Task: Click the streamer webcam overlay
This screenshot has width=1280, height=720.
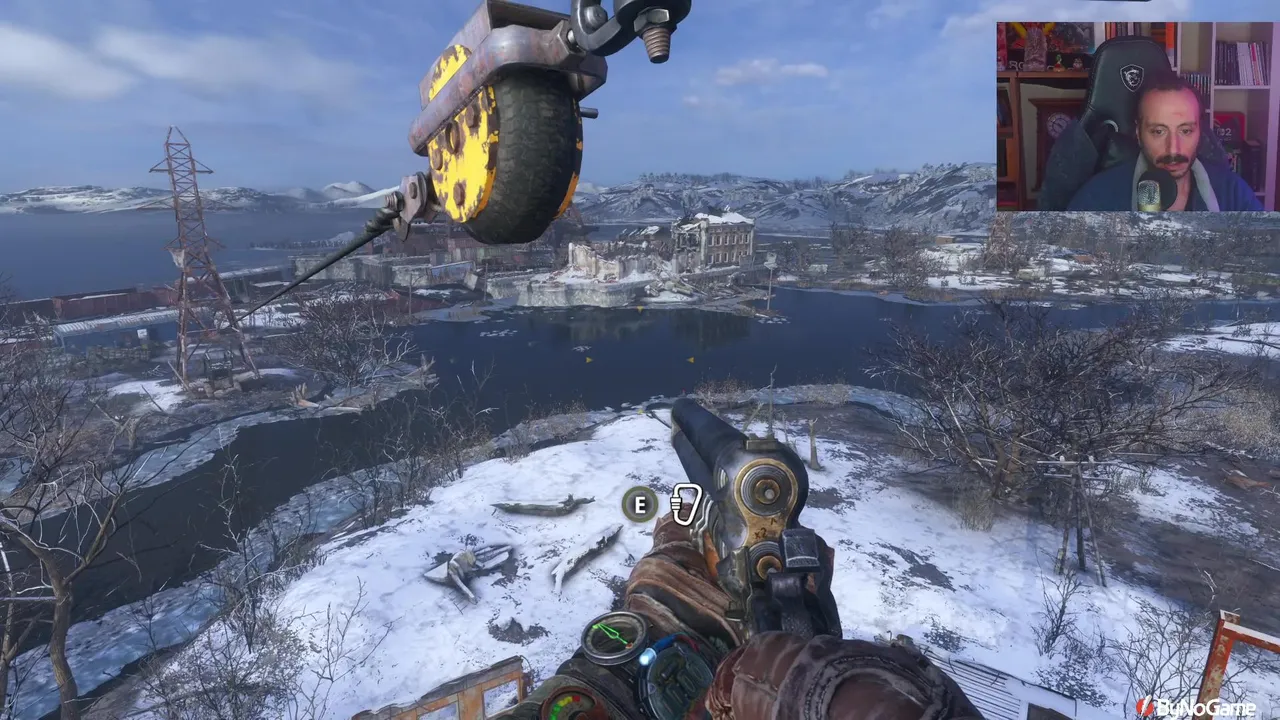Action: 1137,116
